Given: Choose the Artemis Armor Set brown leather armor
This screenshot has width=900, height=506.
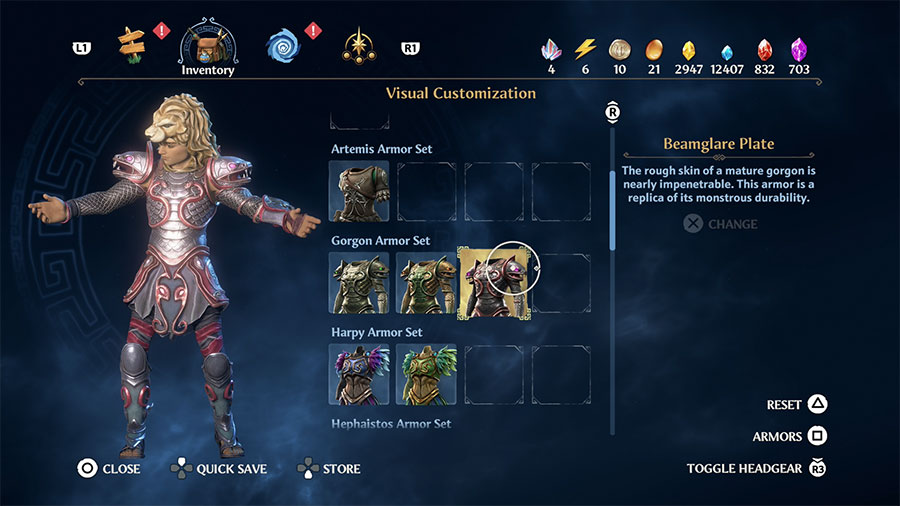Looking at the screenshot, I should (x=358, y=191).
